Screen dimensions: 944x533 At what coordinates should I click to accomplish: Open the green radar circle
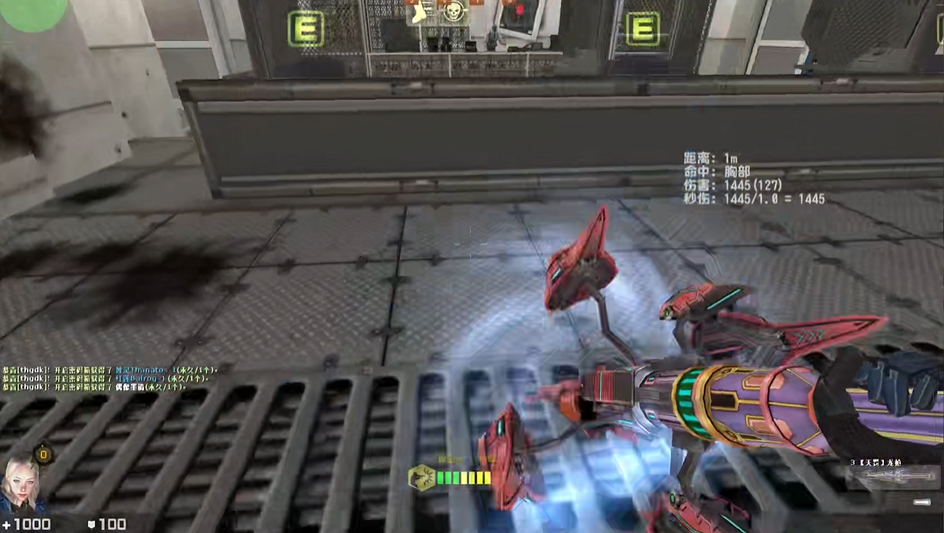(32, 13)
